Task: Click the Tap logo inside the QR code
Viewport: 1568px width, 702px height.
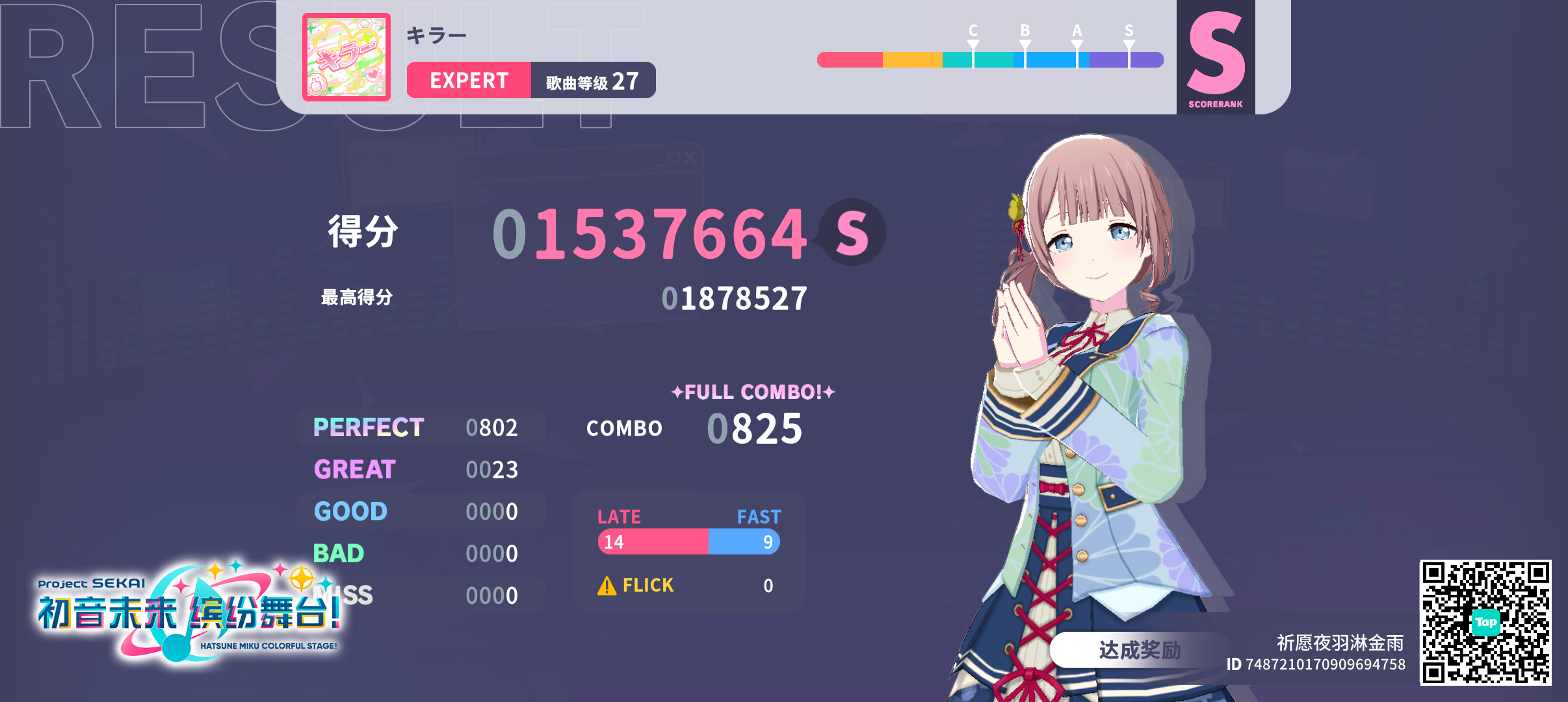Action: coord(1485,622)
